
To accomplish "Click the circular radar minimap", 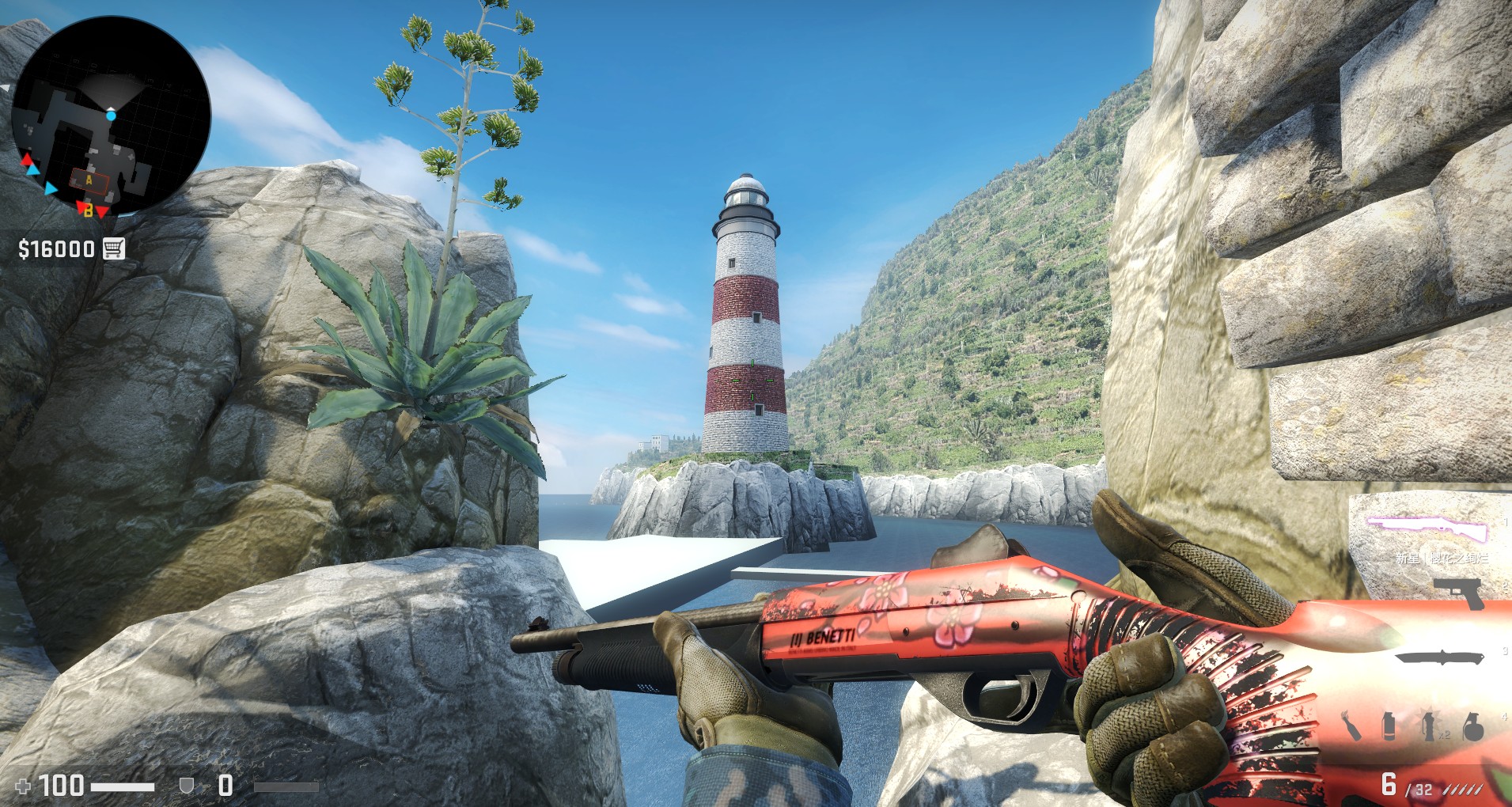I will tap(111, 116).
